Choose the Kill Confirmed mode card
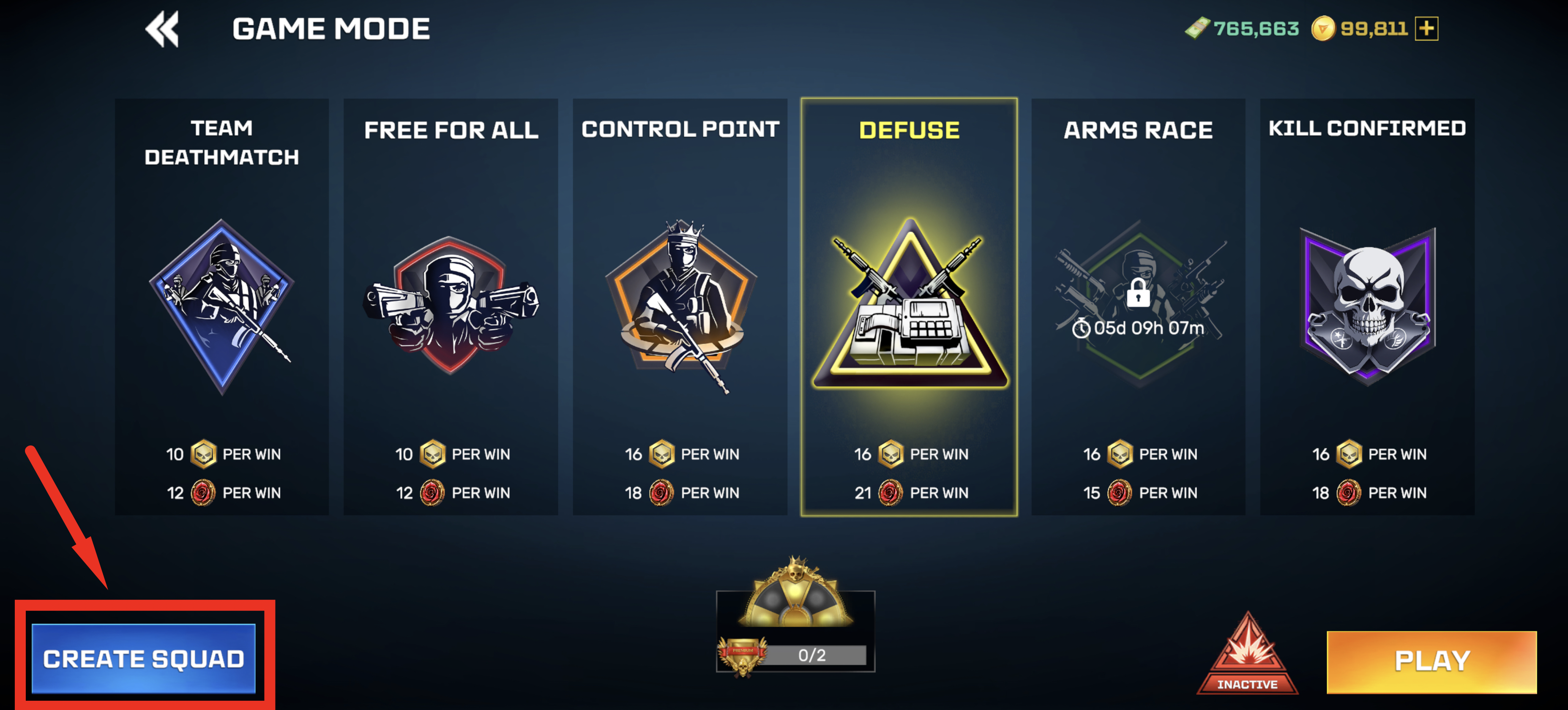Screen dimensions: 1568x710 coord(1366,306)
